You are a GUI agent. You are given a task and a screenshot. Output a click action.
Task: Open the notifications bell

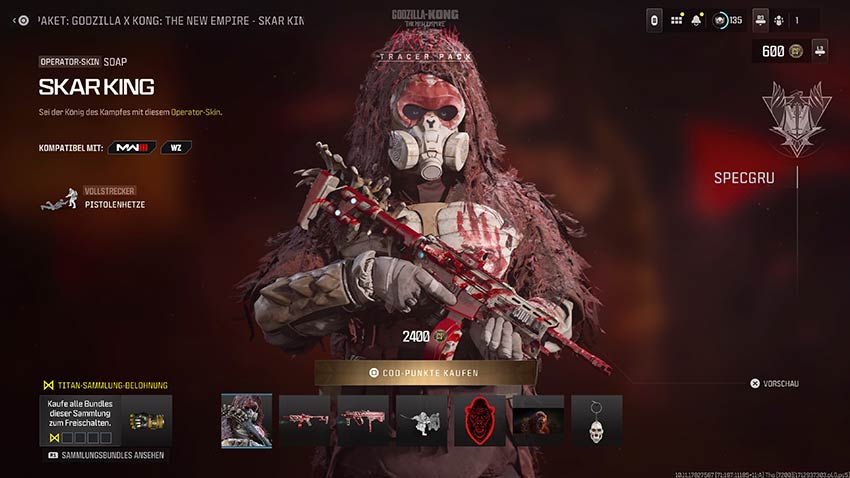tap(696, 20)
